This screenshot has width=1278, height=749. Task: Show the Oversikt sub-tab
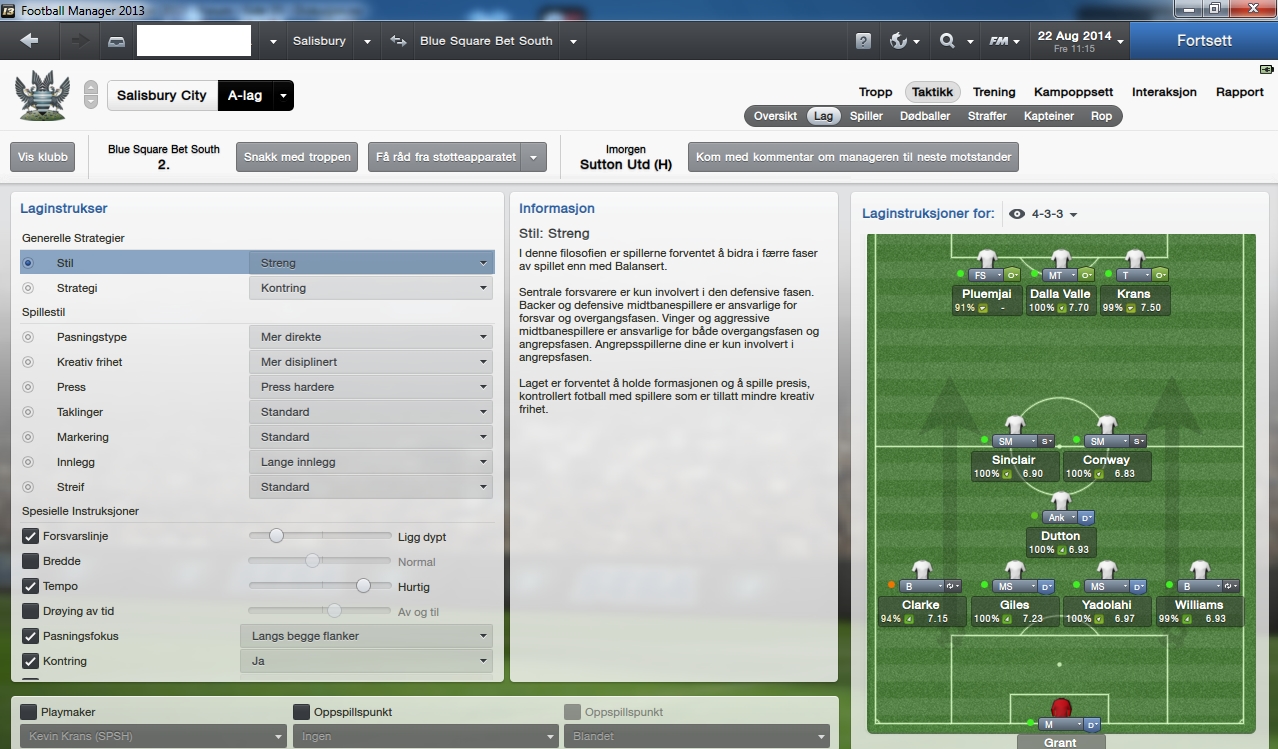click(775, 116)
